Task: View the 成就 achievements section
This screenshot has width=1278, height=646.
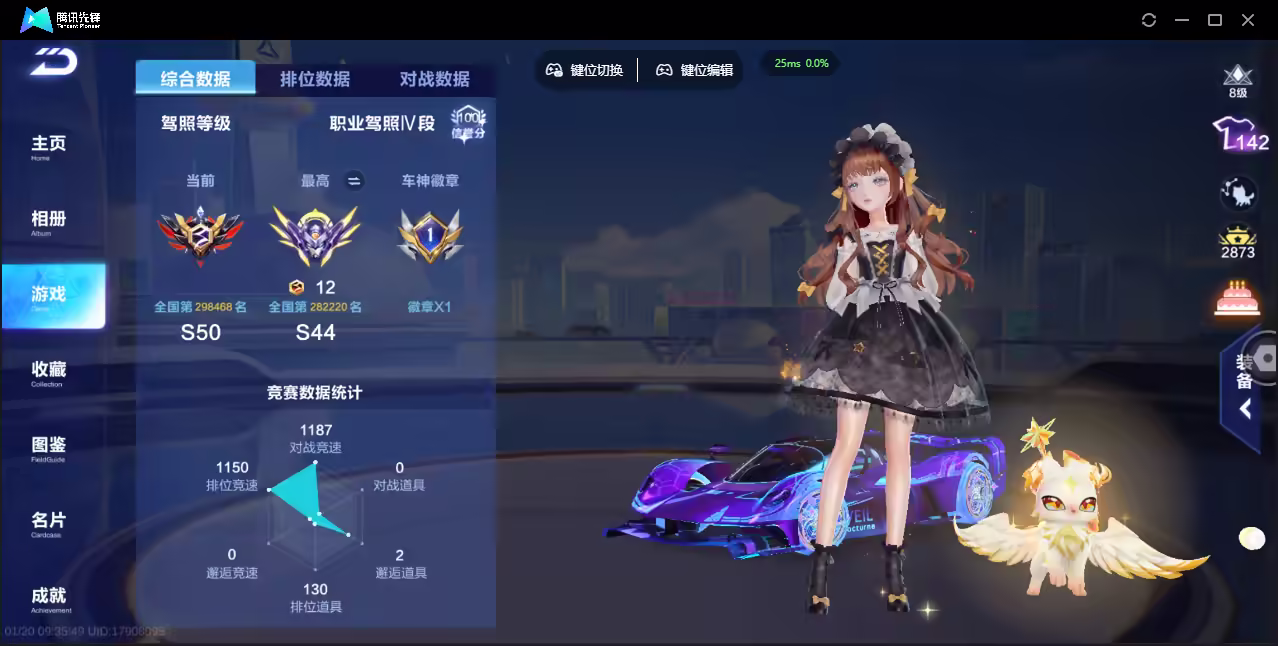Action: [x=48, y=598]
